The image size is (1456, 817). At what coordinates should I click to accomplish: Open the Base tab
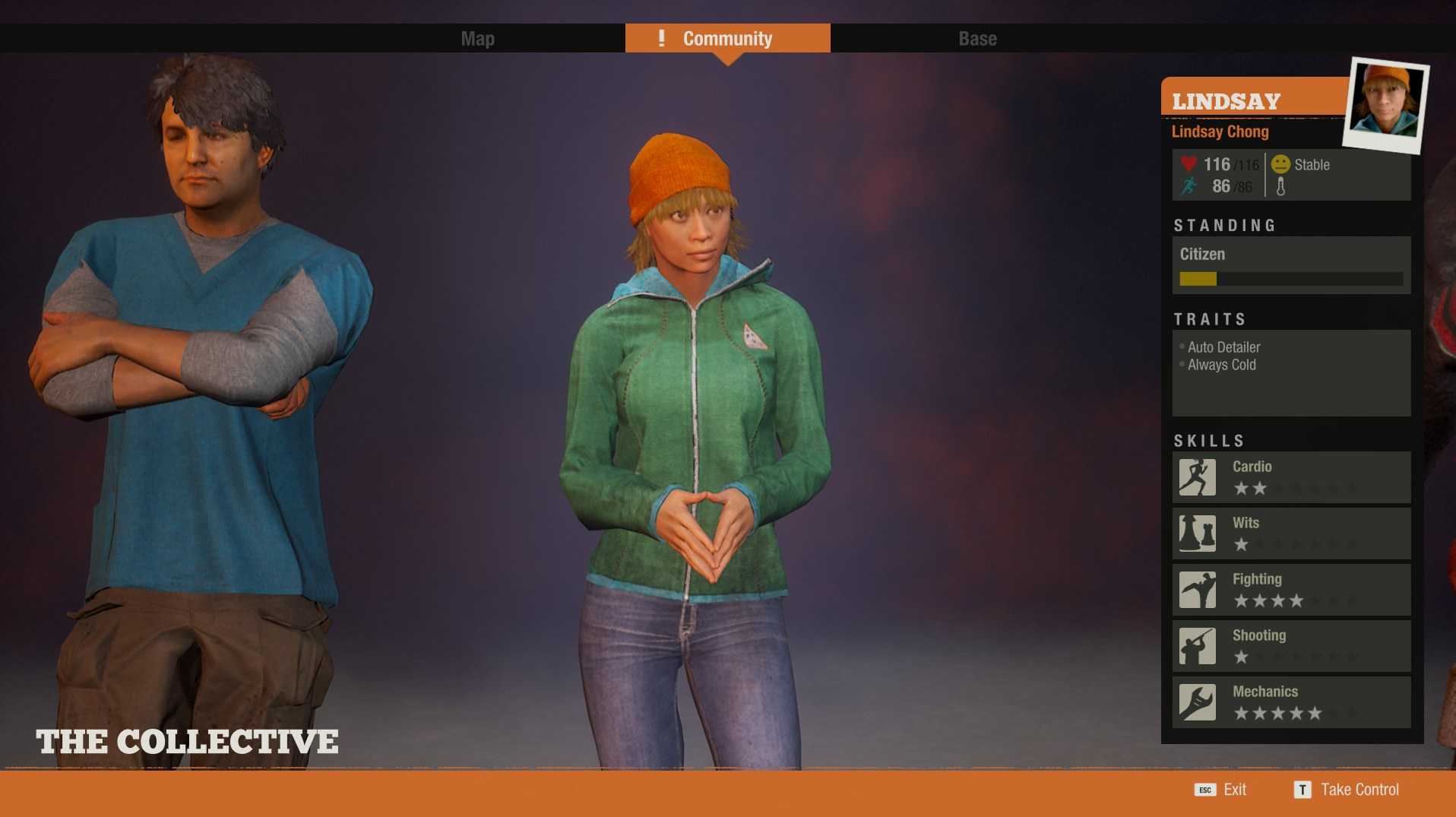pos(977,39)
